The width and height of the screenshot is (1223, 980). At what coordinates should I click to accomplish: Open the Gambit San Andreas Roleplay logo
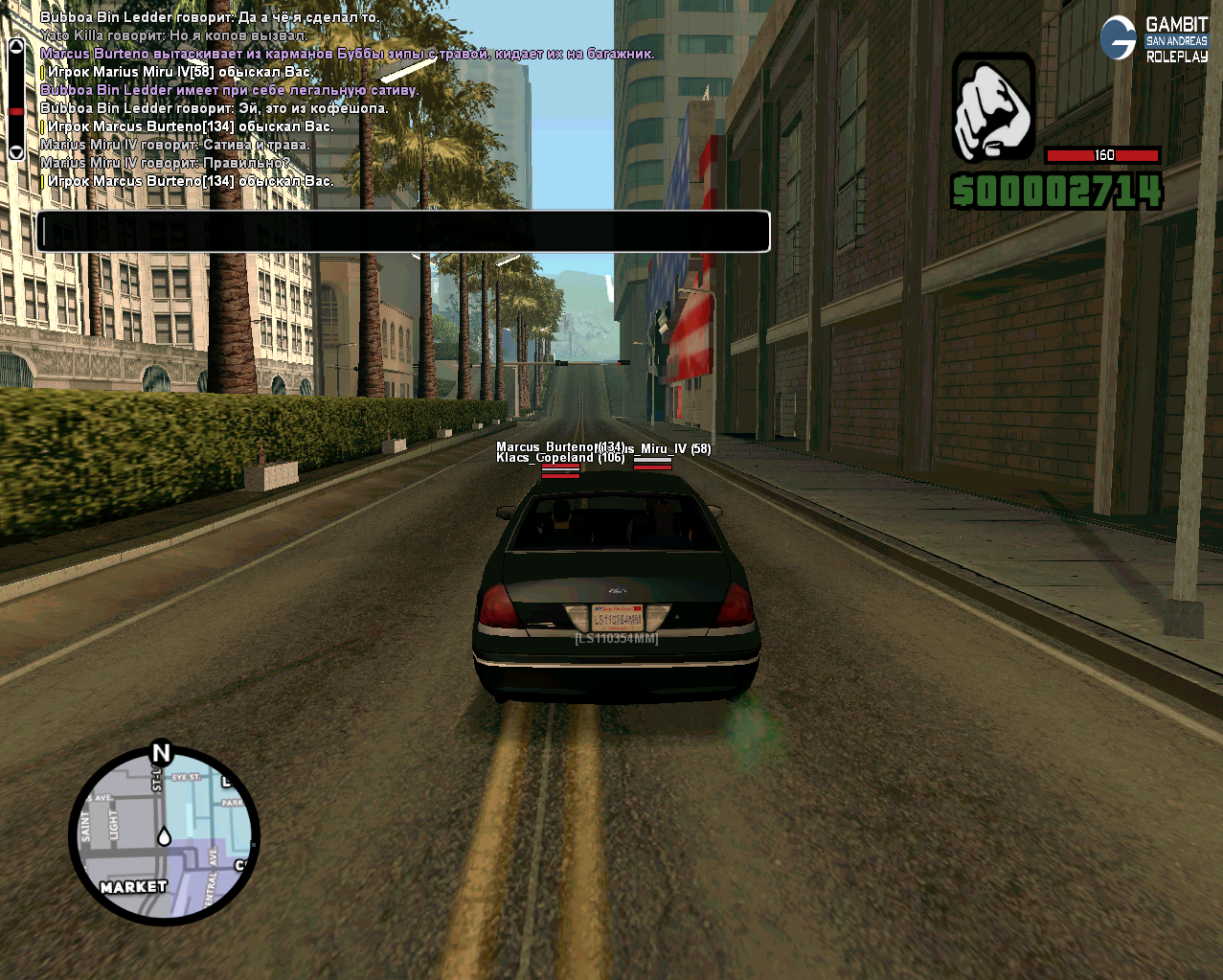1154,39
